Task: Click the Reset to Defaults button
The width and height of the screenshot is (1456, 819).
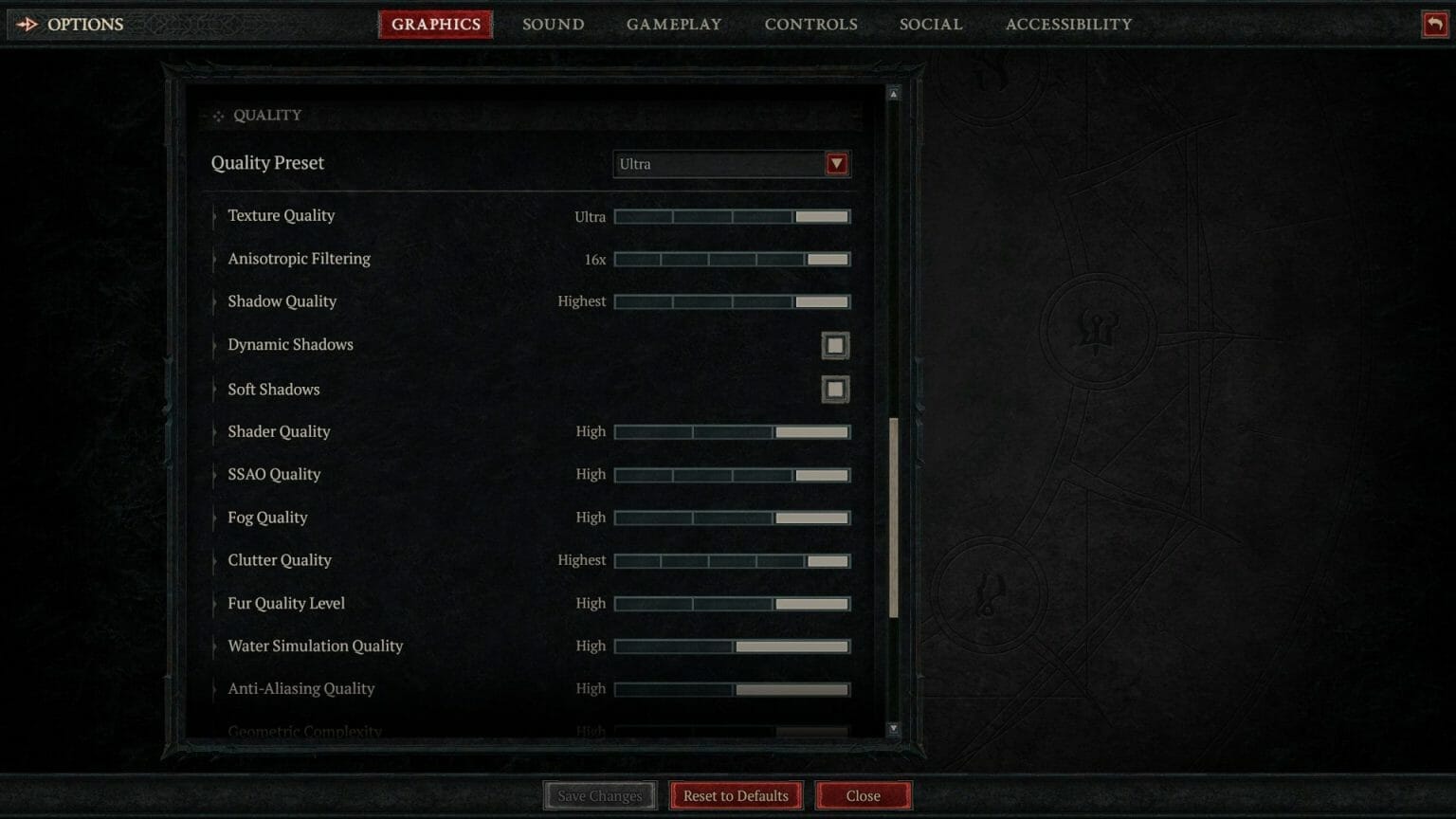Action: (x=736, y=795)
